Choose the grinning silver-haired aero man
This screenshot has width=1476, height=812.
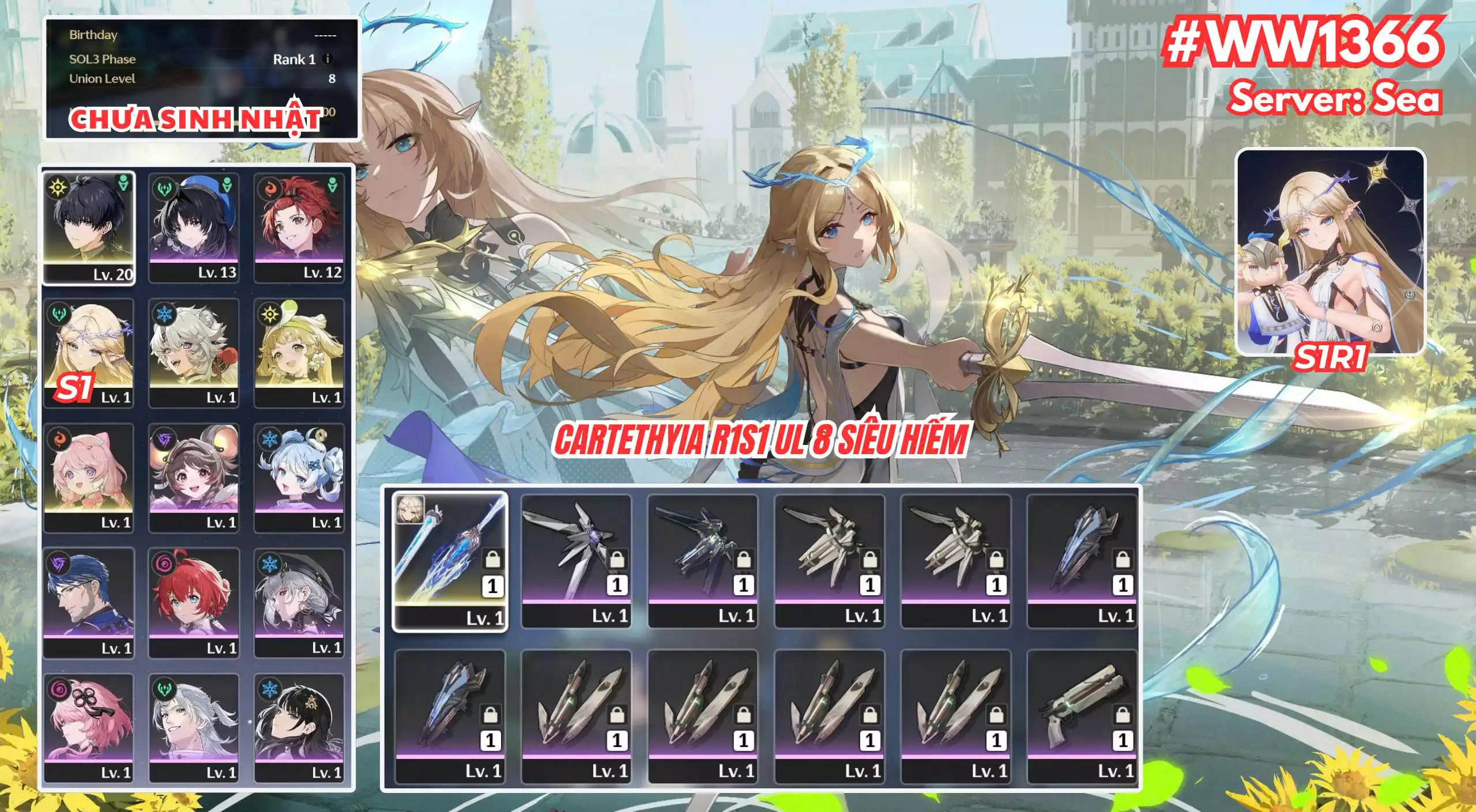(194, 728)
